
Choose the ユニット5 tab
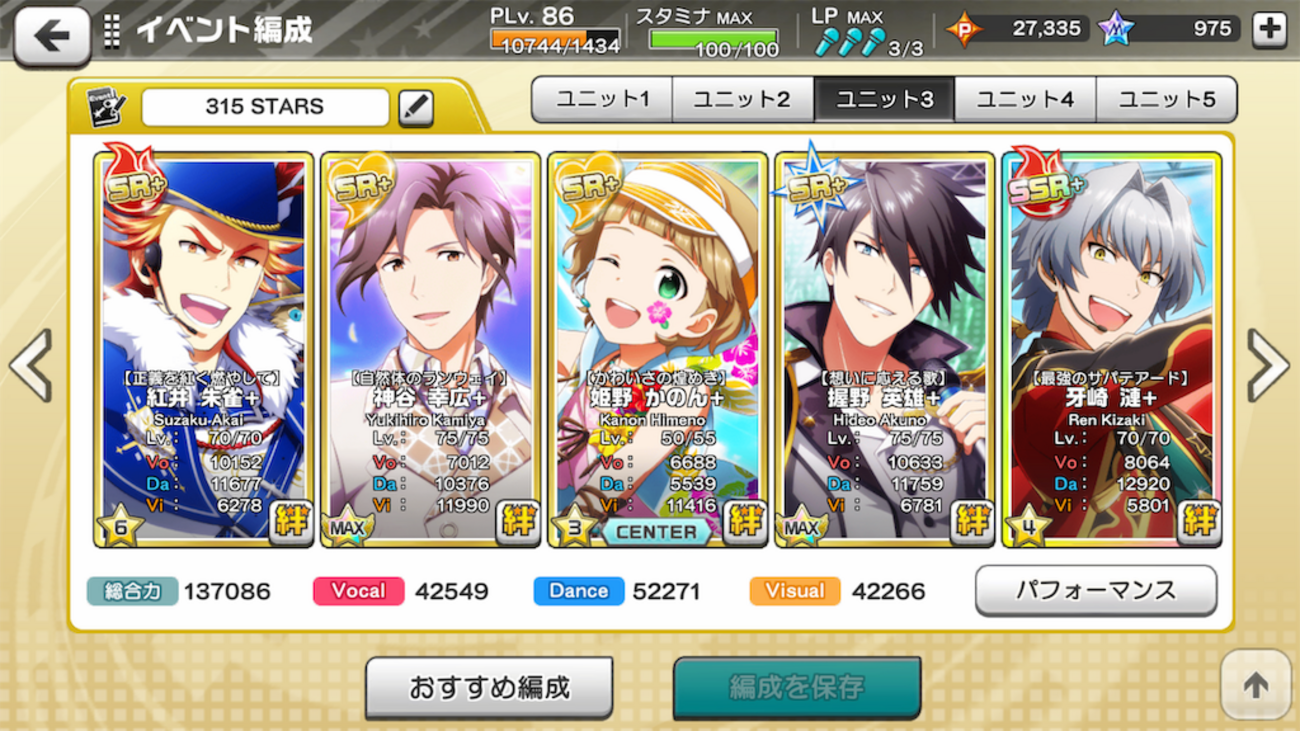pos(1166,99)
